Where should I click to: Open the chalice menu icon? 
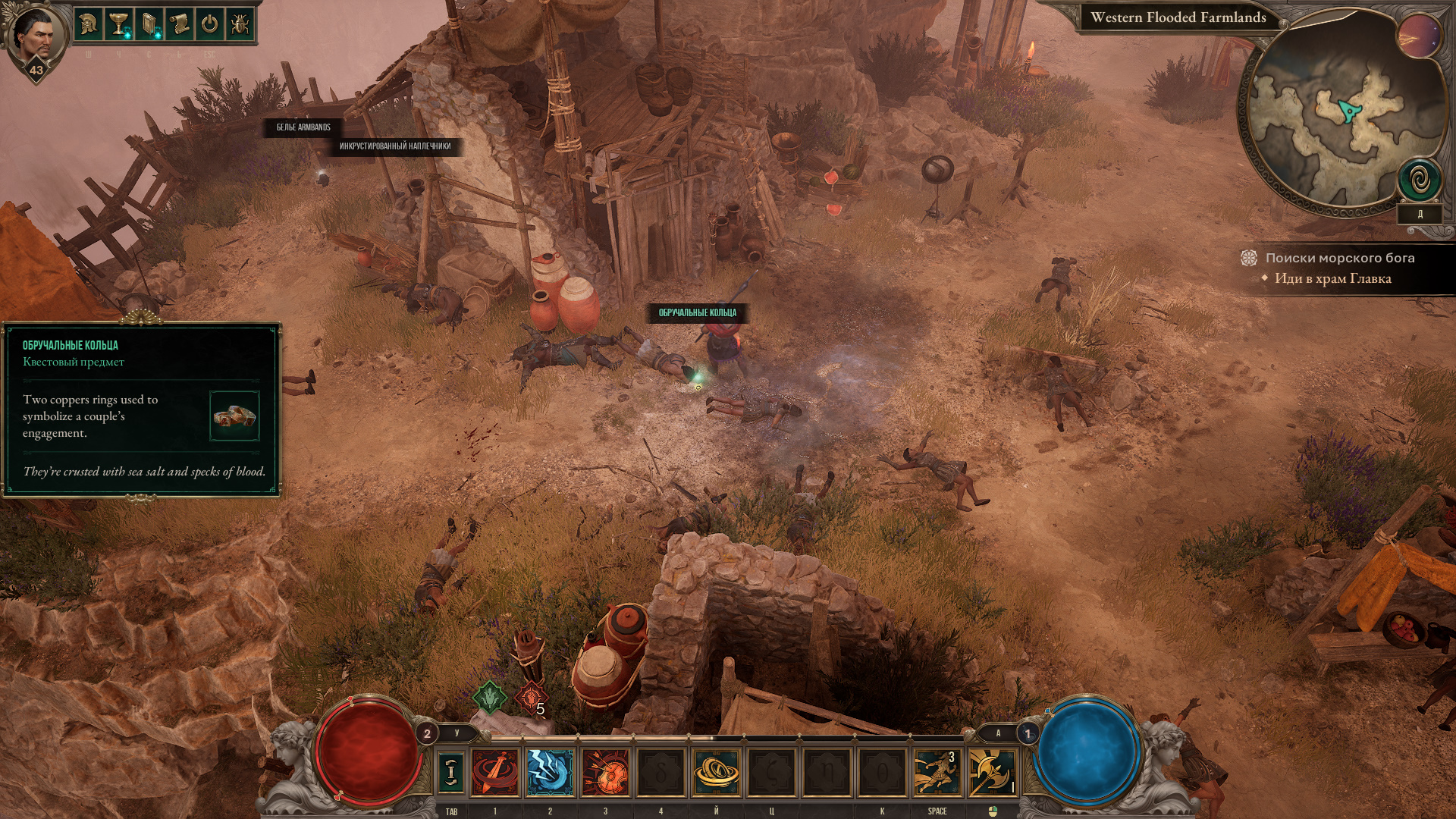(118, 24)
